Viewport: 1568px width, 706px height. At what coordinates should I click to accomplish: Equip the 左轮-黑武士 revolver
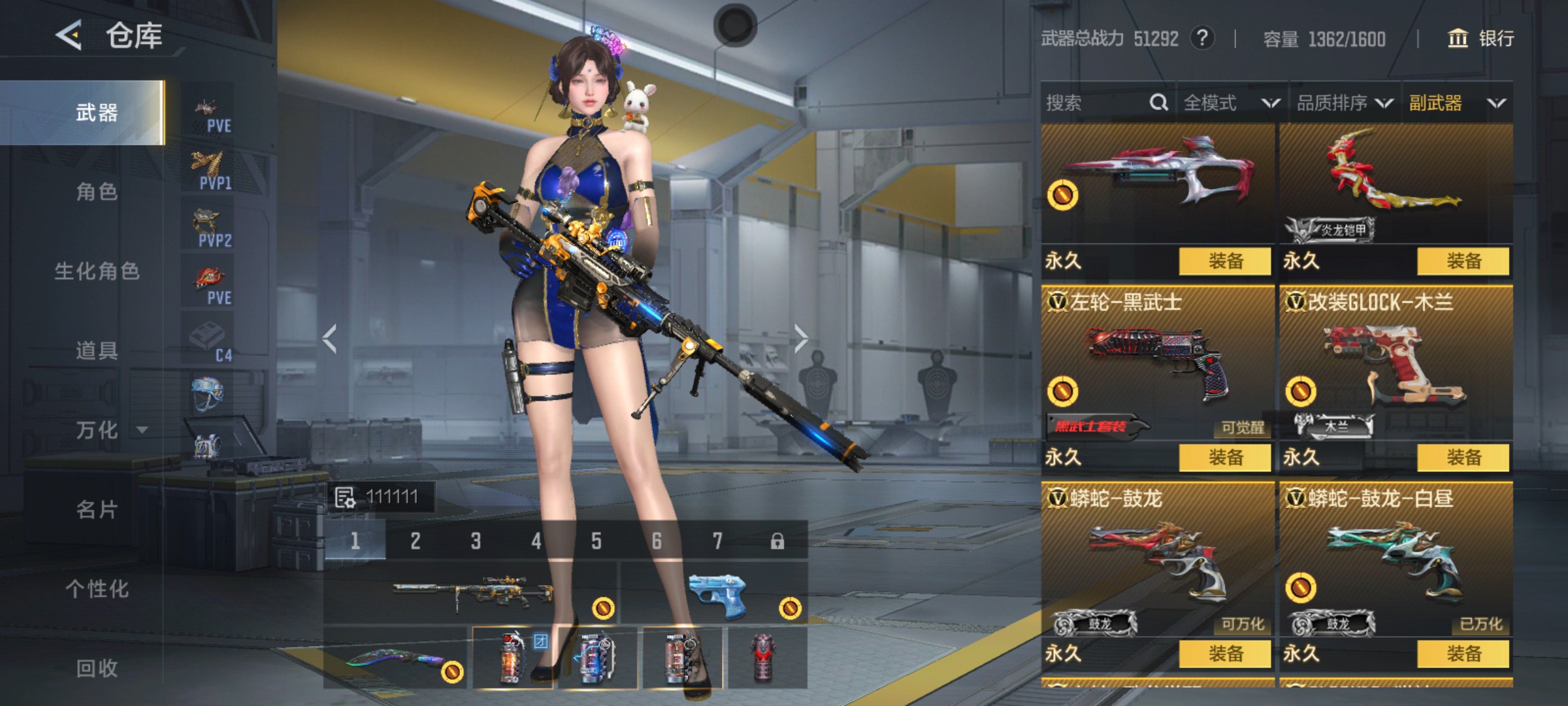click(1225, 458)
